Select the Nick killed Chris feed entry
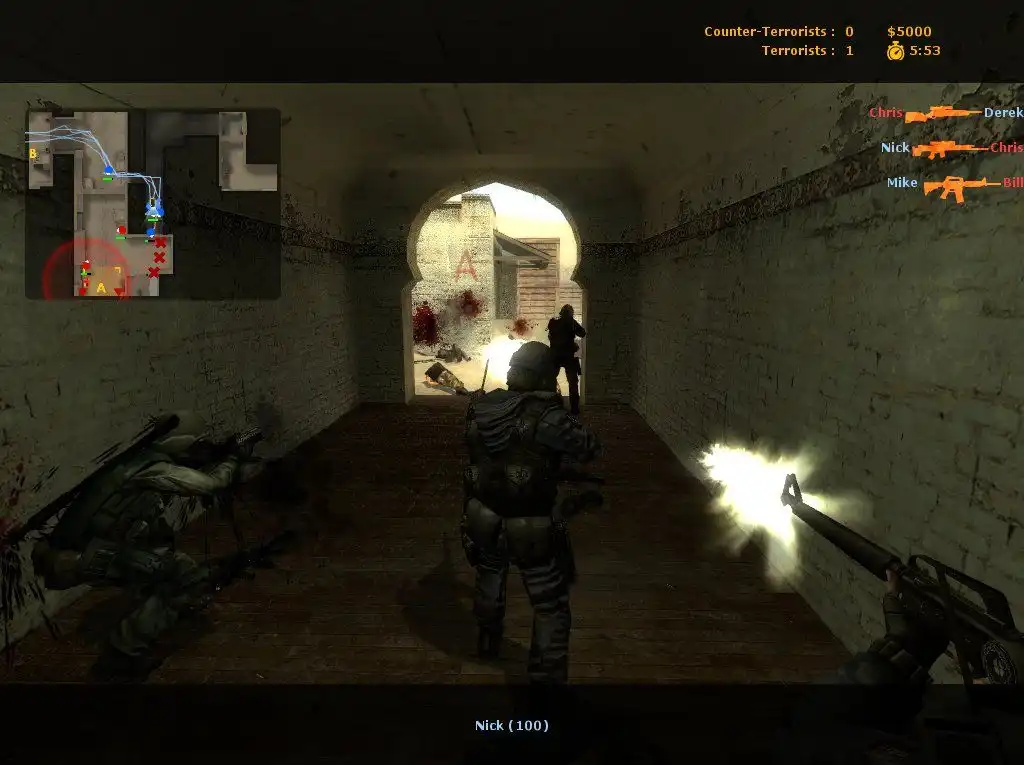The height and width of the screenshot is (765, 1024). (951, 148)
